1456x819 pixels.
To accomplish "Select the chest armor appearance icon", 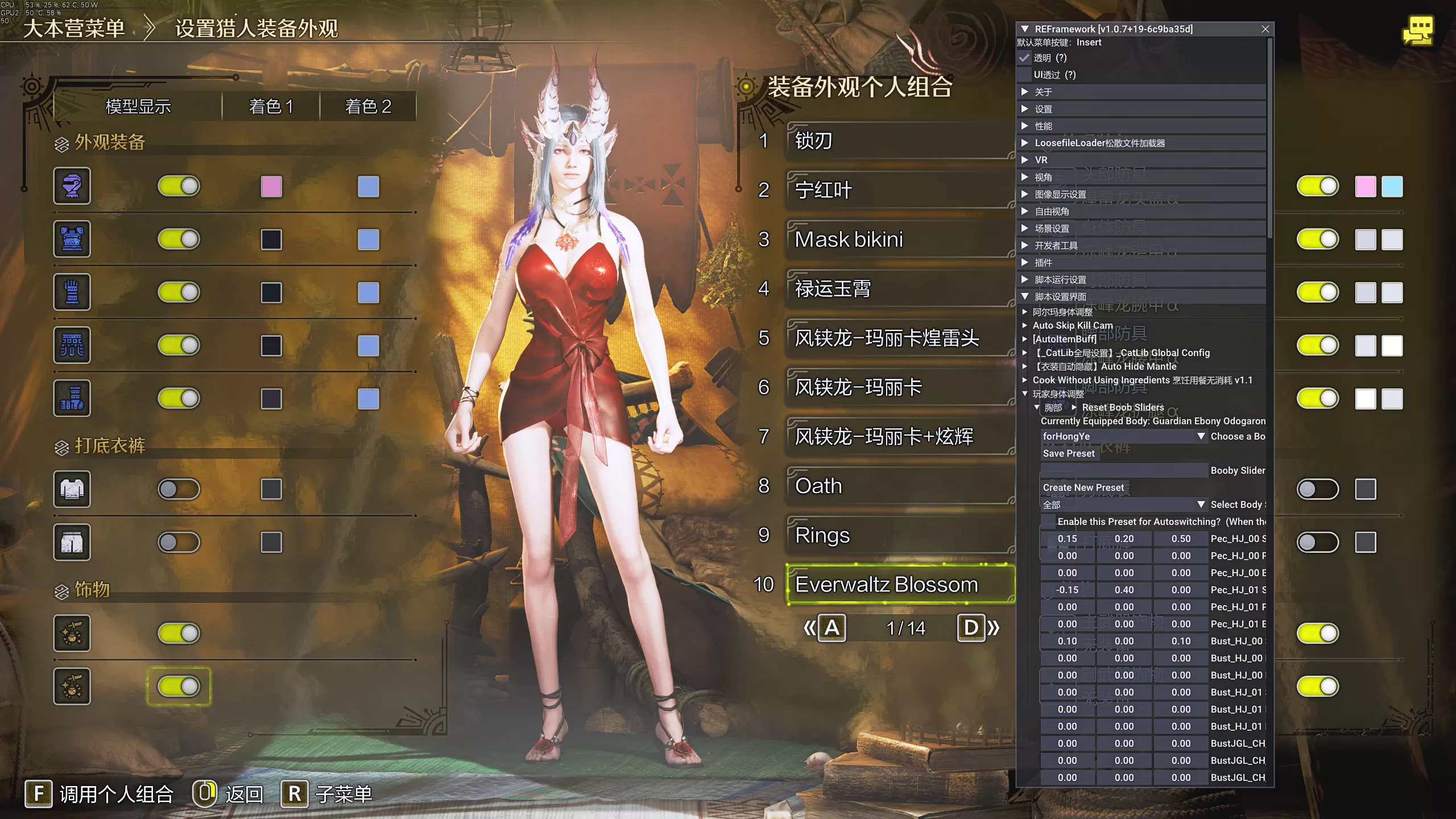I will [72, 239].
